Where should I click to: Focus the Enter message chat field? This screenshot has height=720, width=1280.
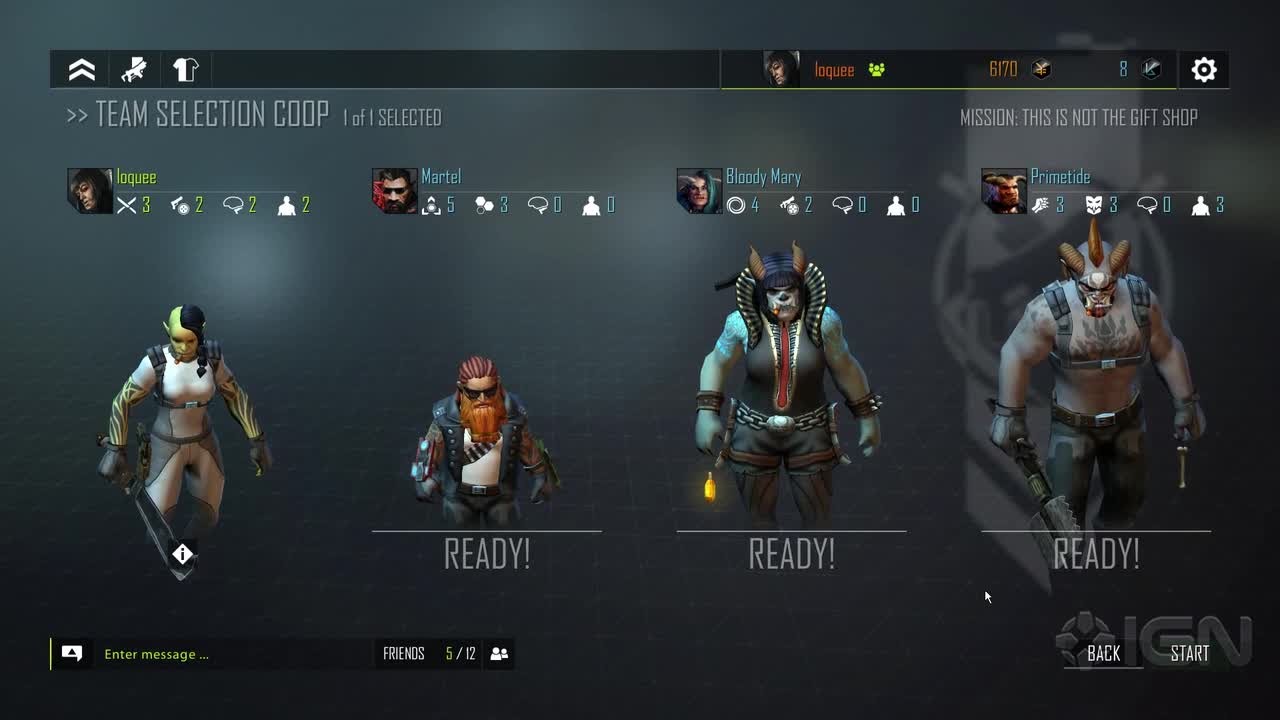[230, 654]
